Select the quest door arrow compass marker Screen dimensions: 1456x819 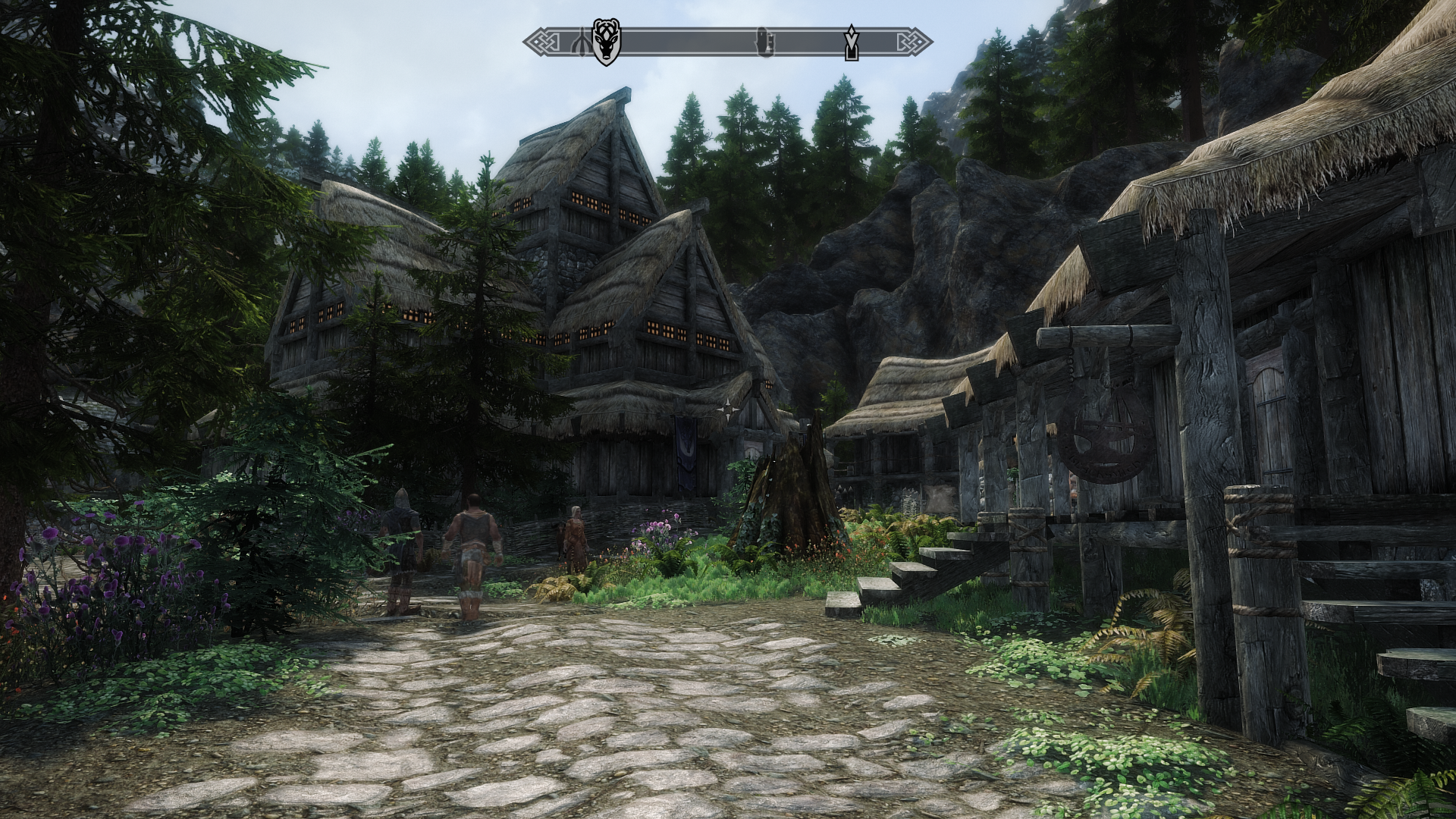[852, 42]
